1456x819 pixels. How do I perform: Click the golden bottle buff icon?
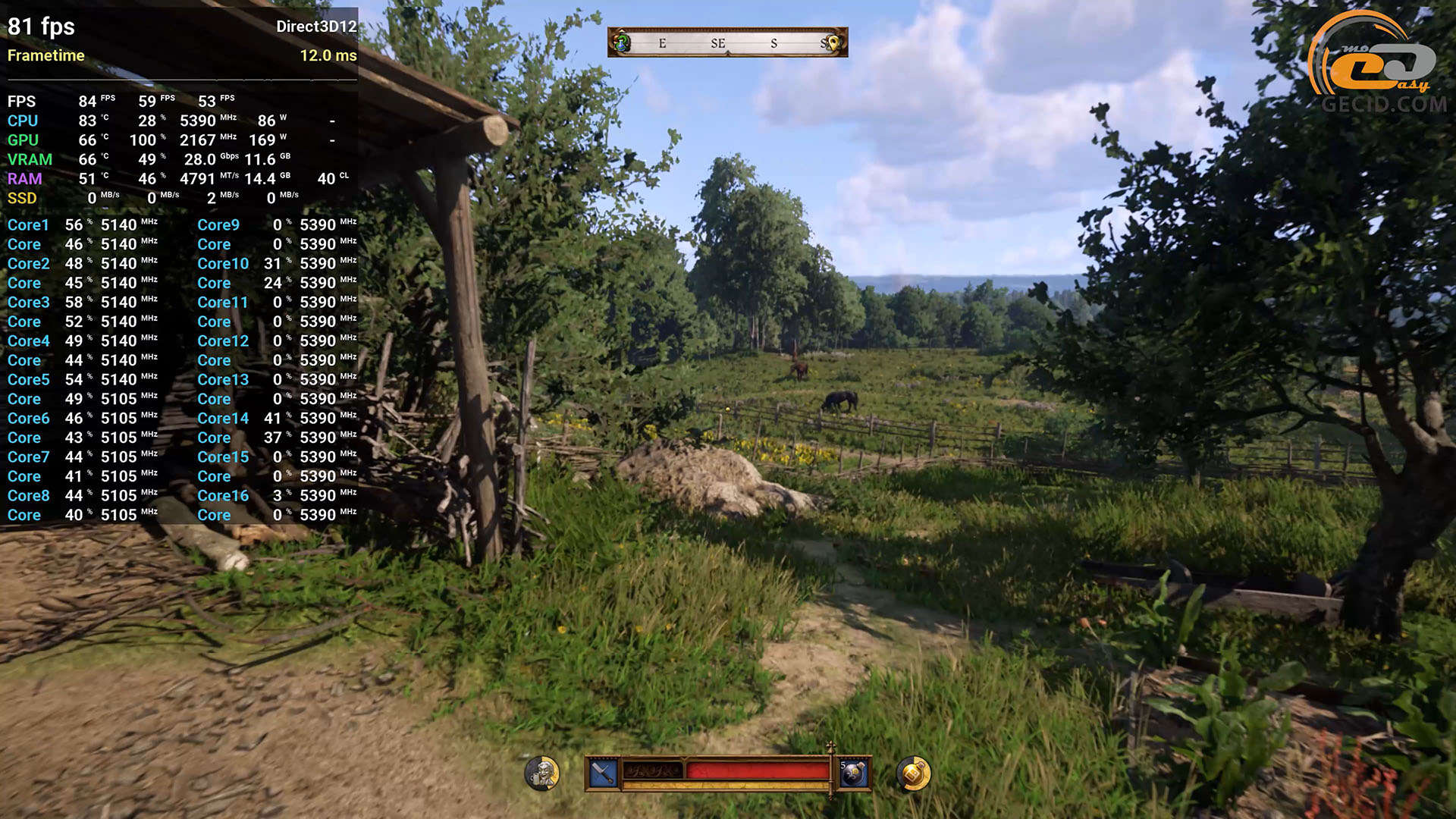913,773
